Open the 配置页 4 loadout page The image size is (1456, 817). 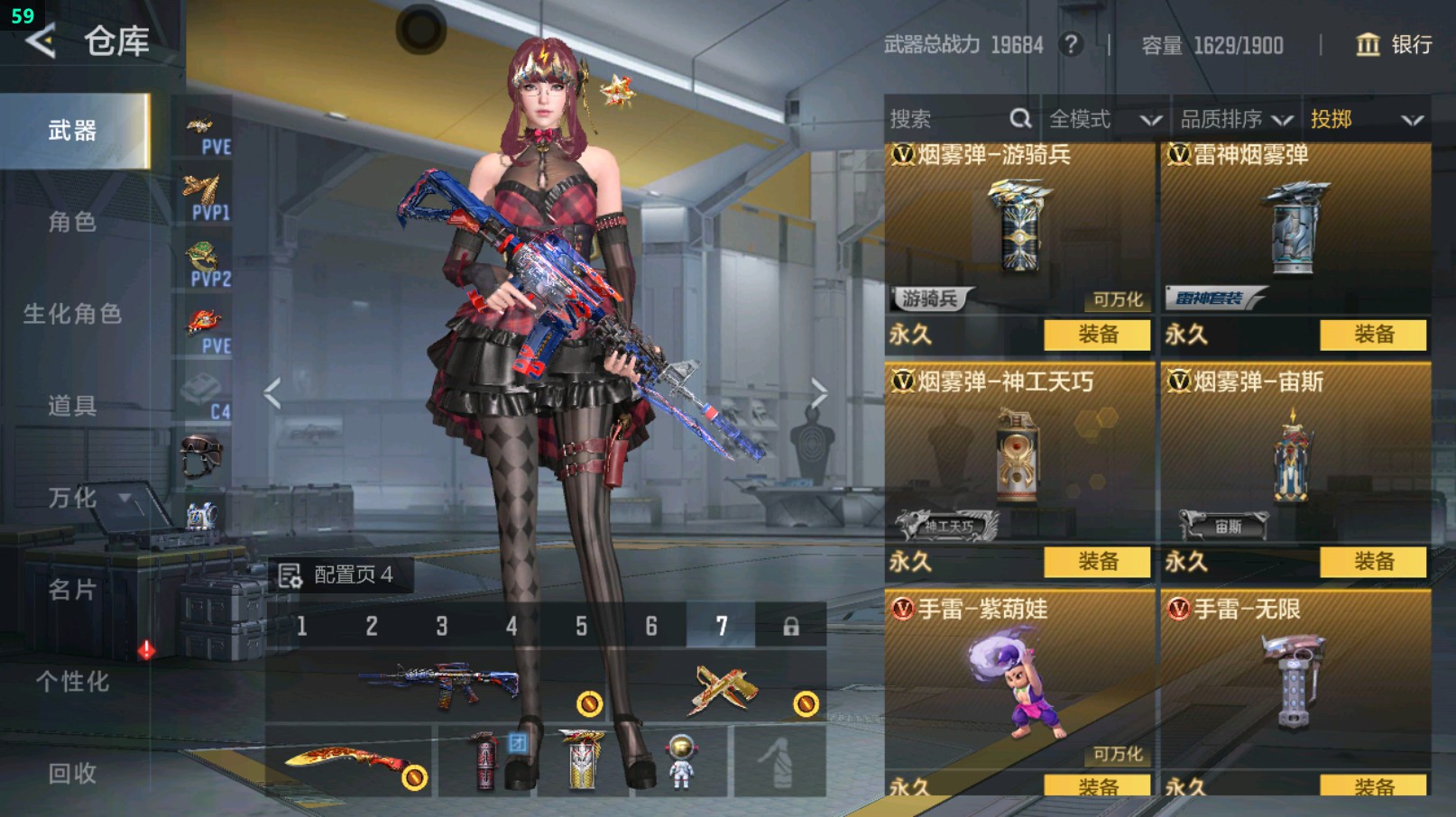tap(337, 575)
